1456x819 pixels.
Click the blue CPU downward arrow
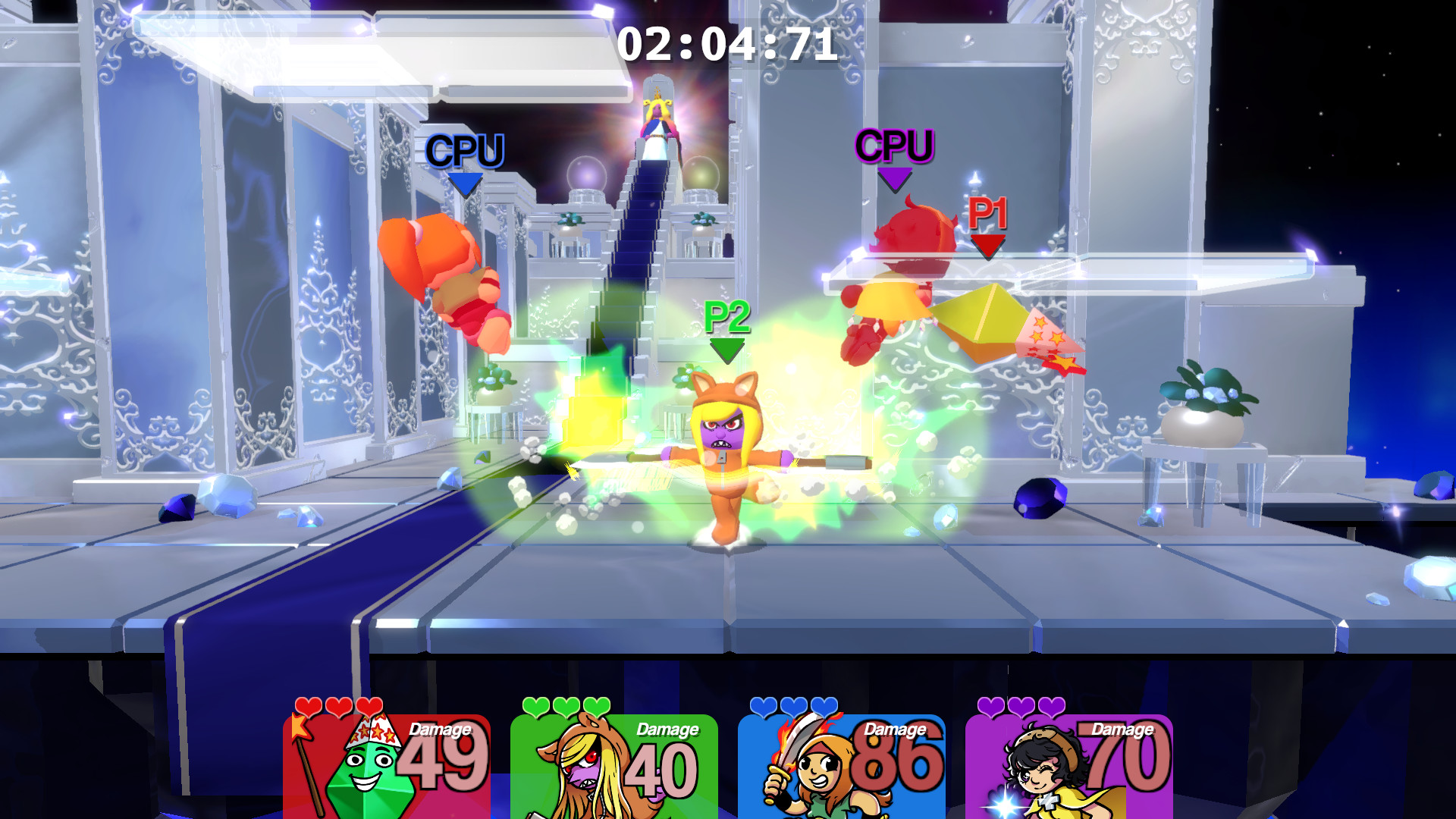[464, 184]
